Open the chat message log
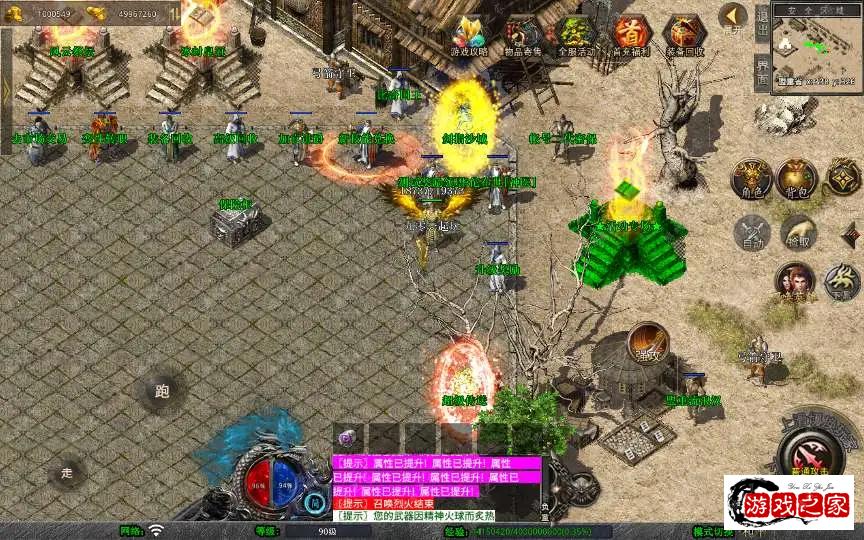The width and height of the screenshot is (864, 540). point(436,490)
